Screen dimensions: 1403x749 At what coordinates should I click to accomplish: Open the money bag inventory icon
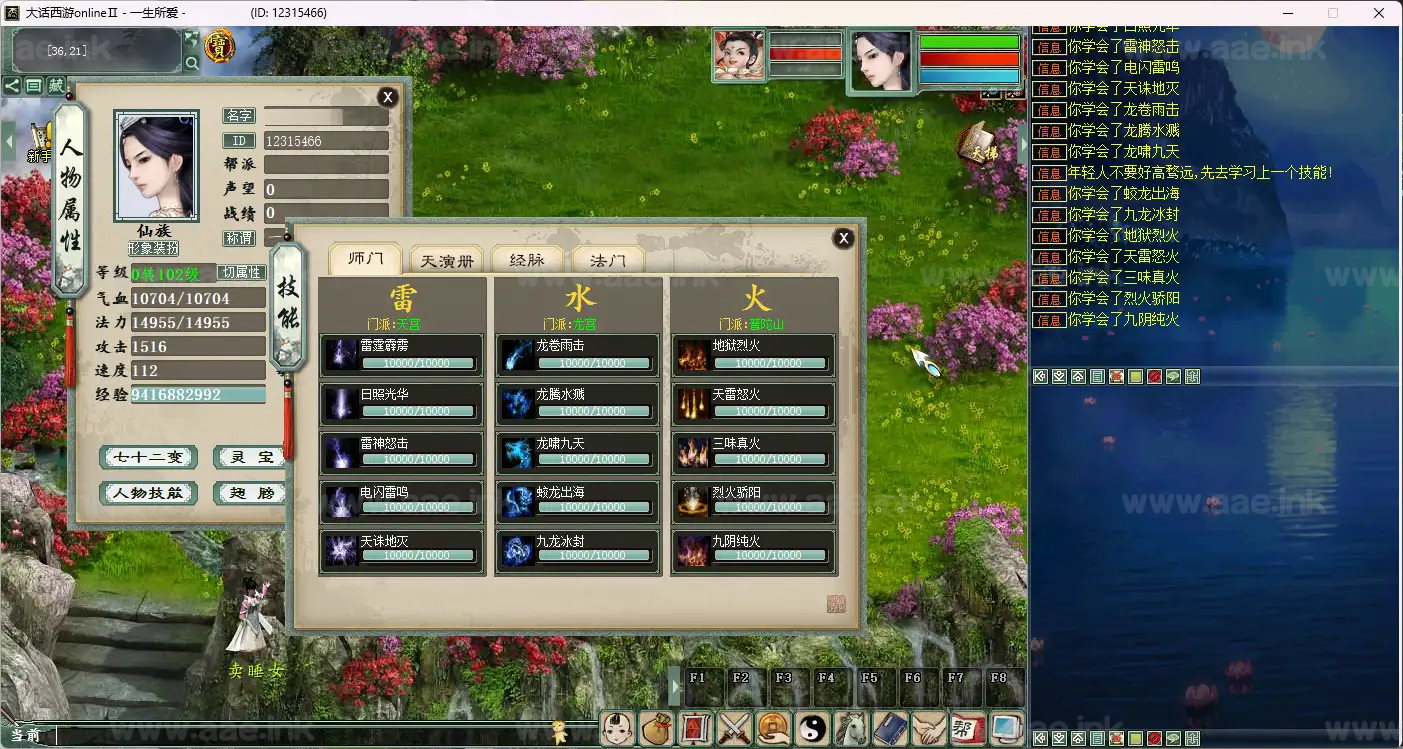[658, 728]
